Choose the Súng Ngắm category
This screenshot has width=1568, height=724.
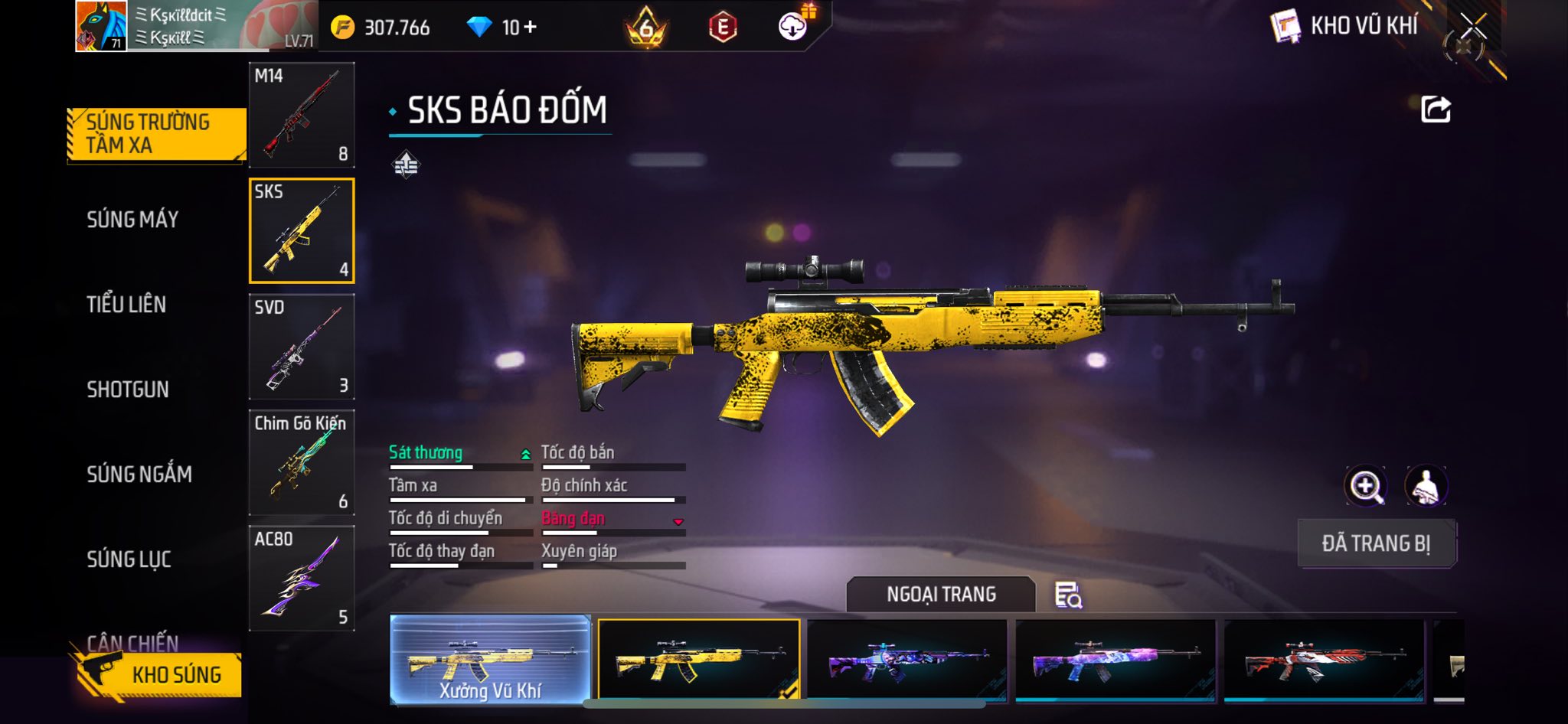tap(139, 475)
